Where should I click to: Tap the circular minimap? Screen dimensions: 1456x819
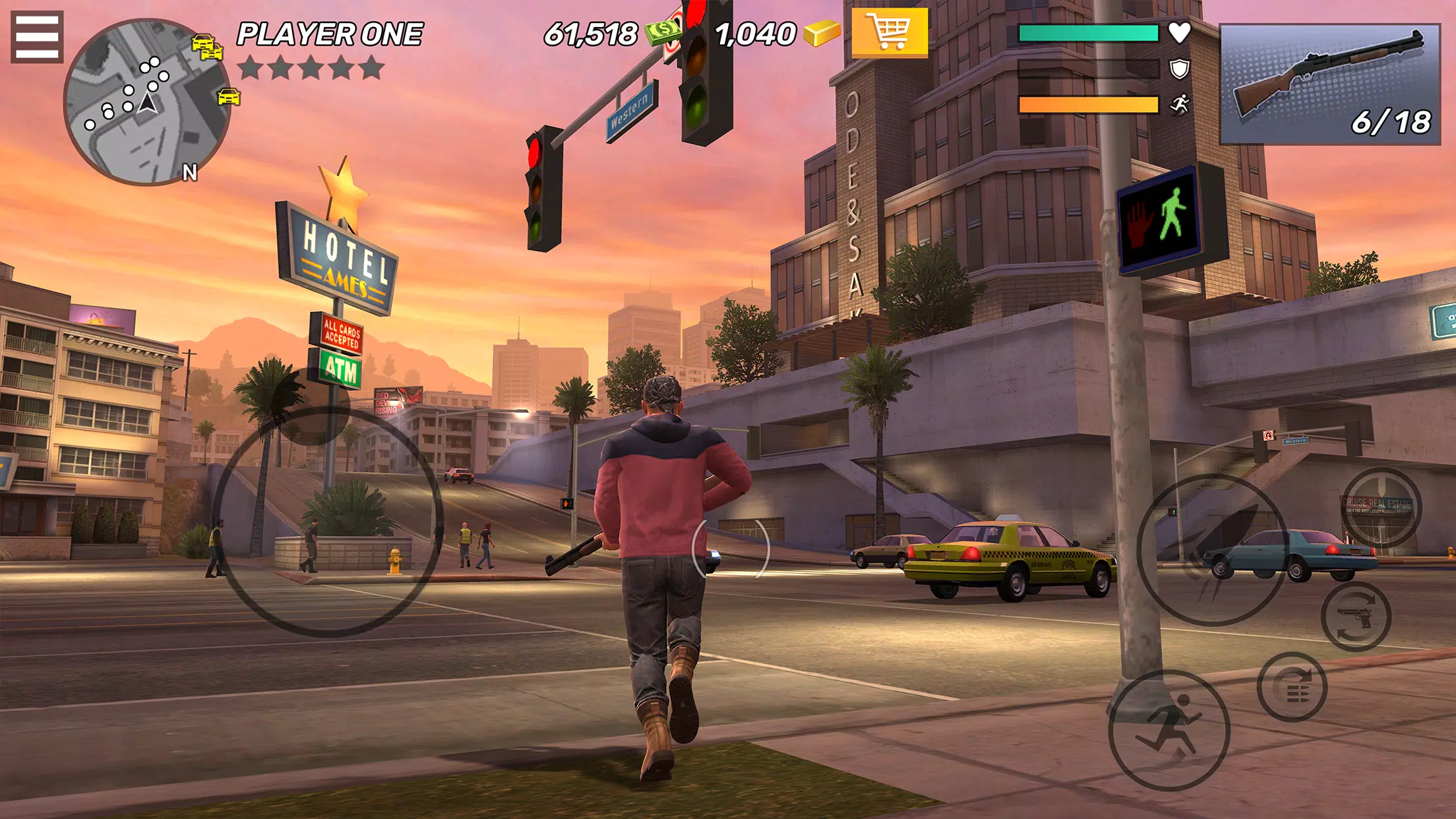146,104
